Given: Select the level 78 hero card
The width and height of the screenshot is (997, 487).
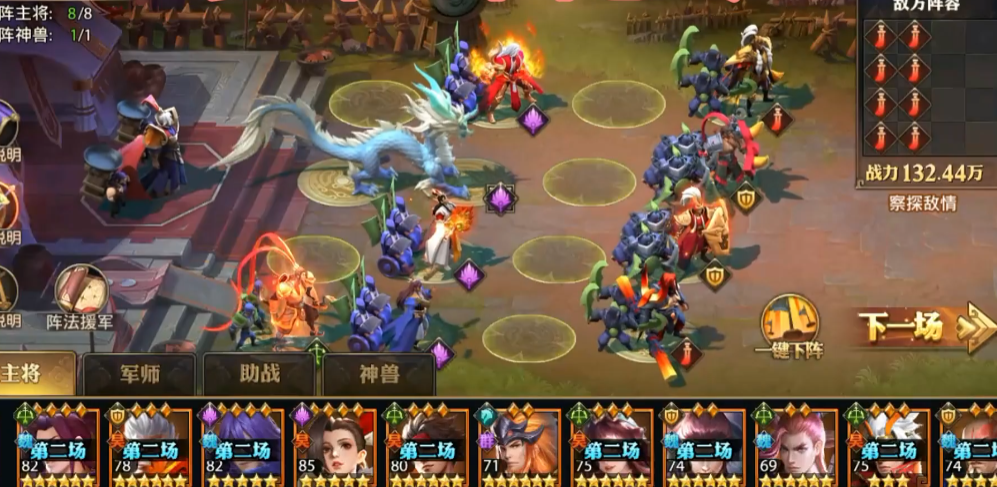Looking at the screenshot, I should pos(149,445).
